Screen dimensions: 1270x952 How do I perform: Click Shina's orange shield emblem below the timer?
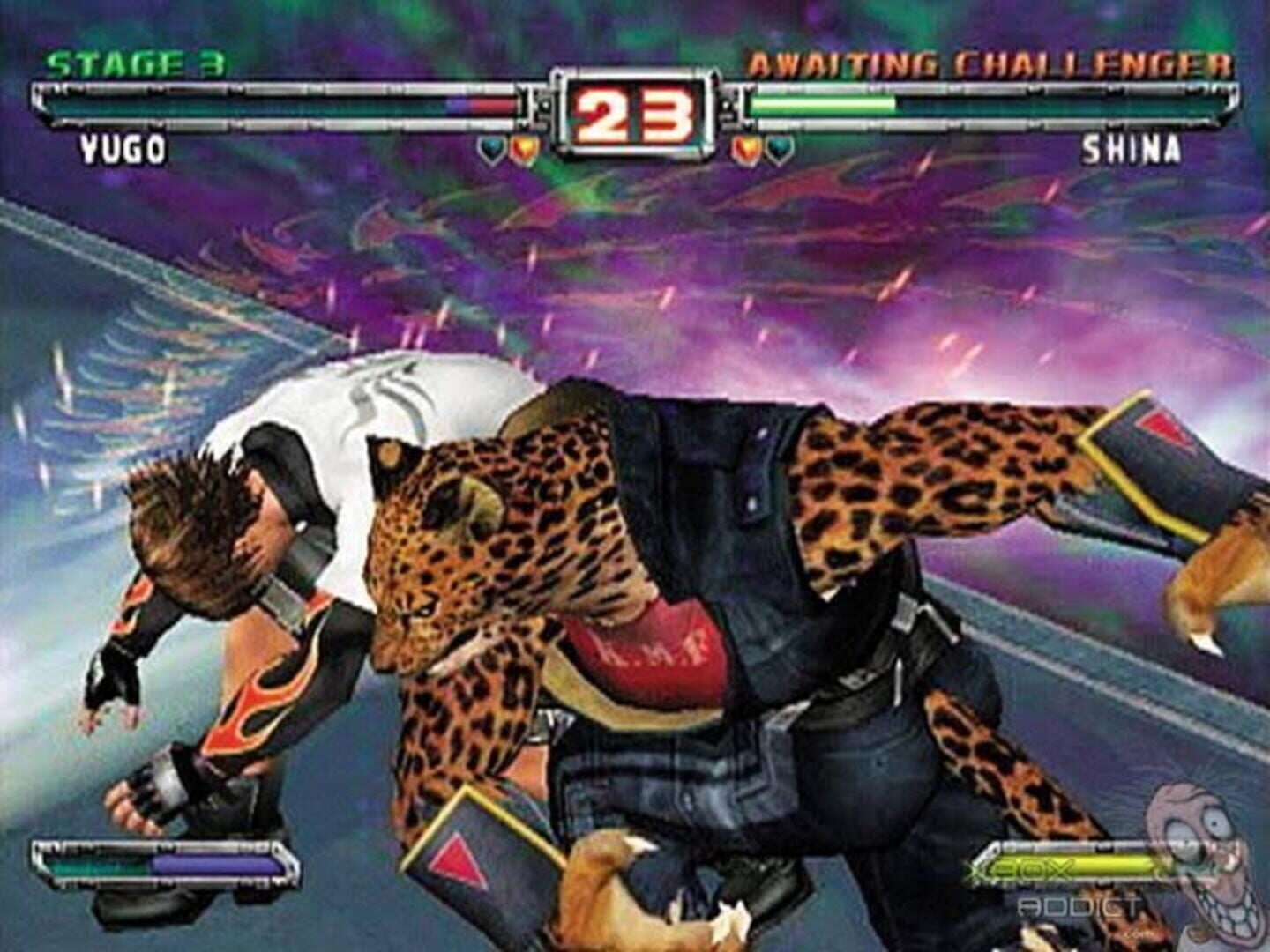(745, 148)
